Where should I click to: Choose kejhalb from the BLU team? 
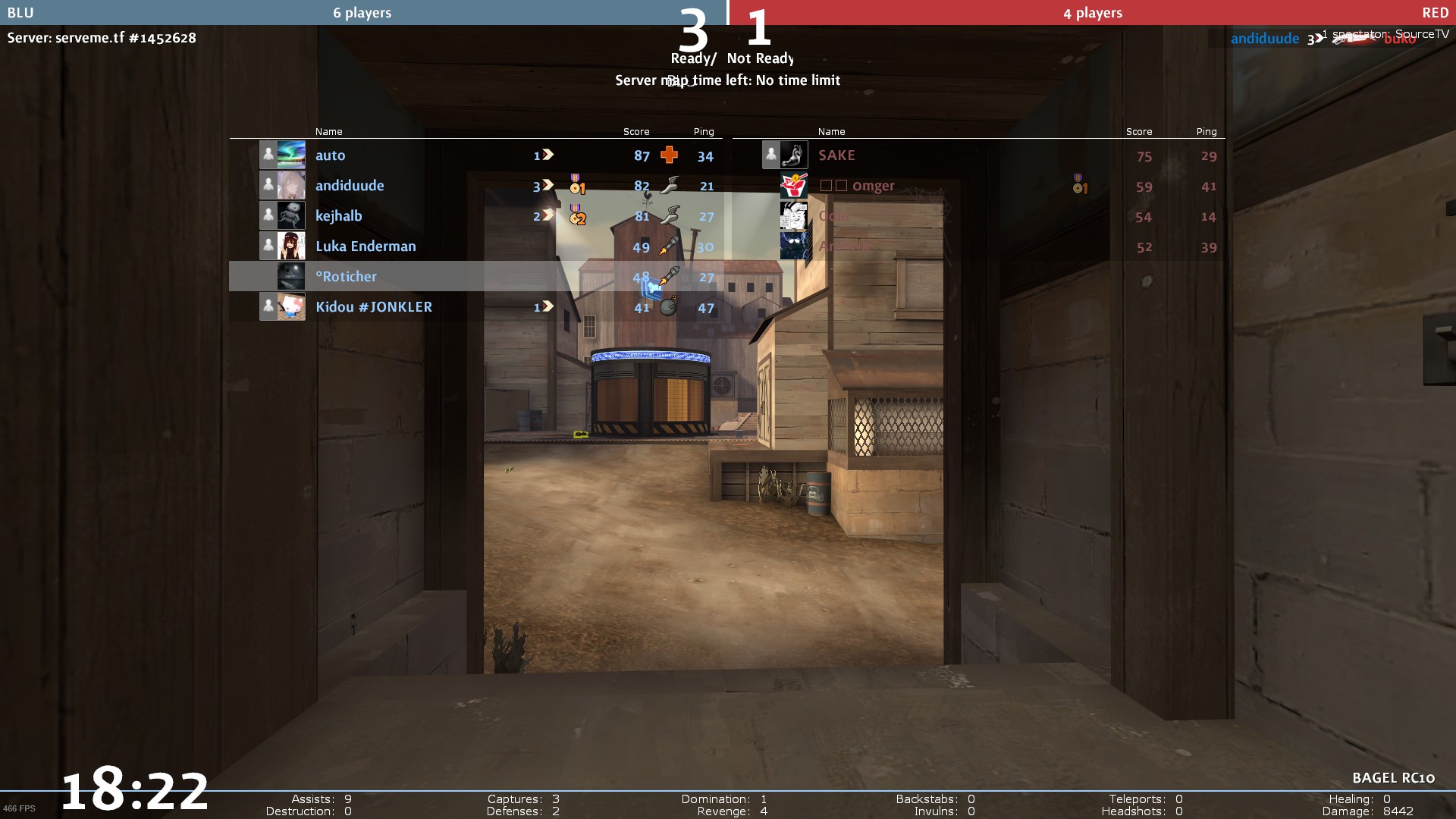(339, 216)
